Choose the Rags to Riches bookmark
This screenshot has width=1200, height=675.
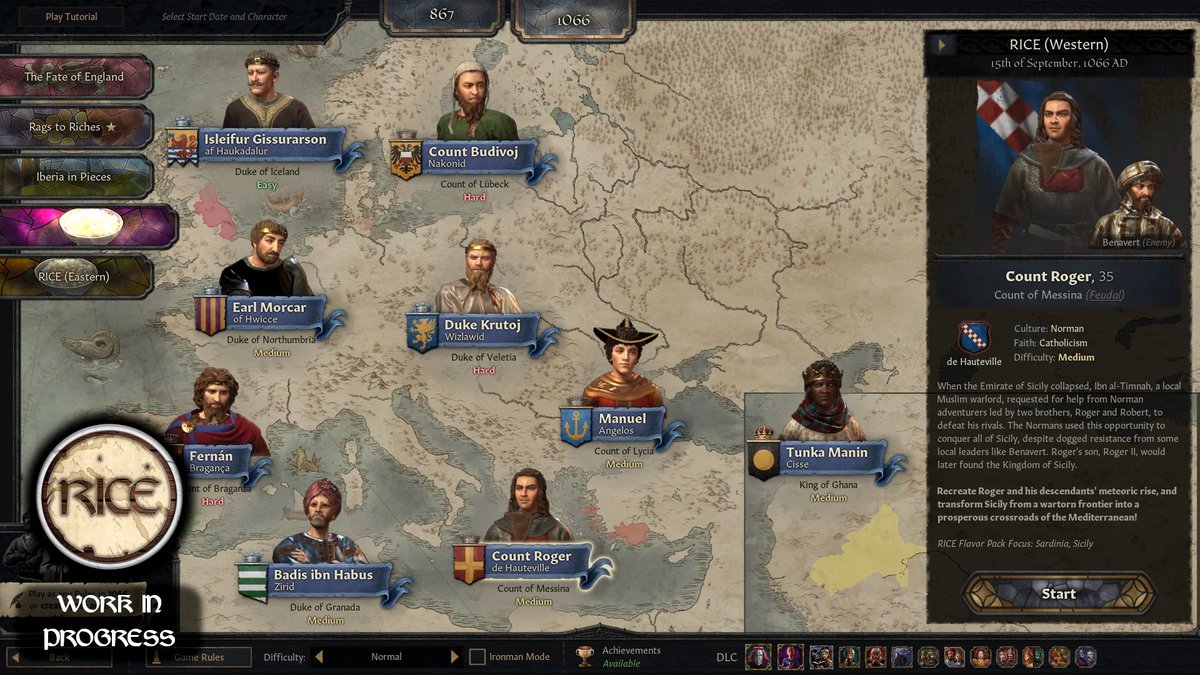pyautogui.click(x=75, y=127)
